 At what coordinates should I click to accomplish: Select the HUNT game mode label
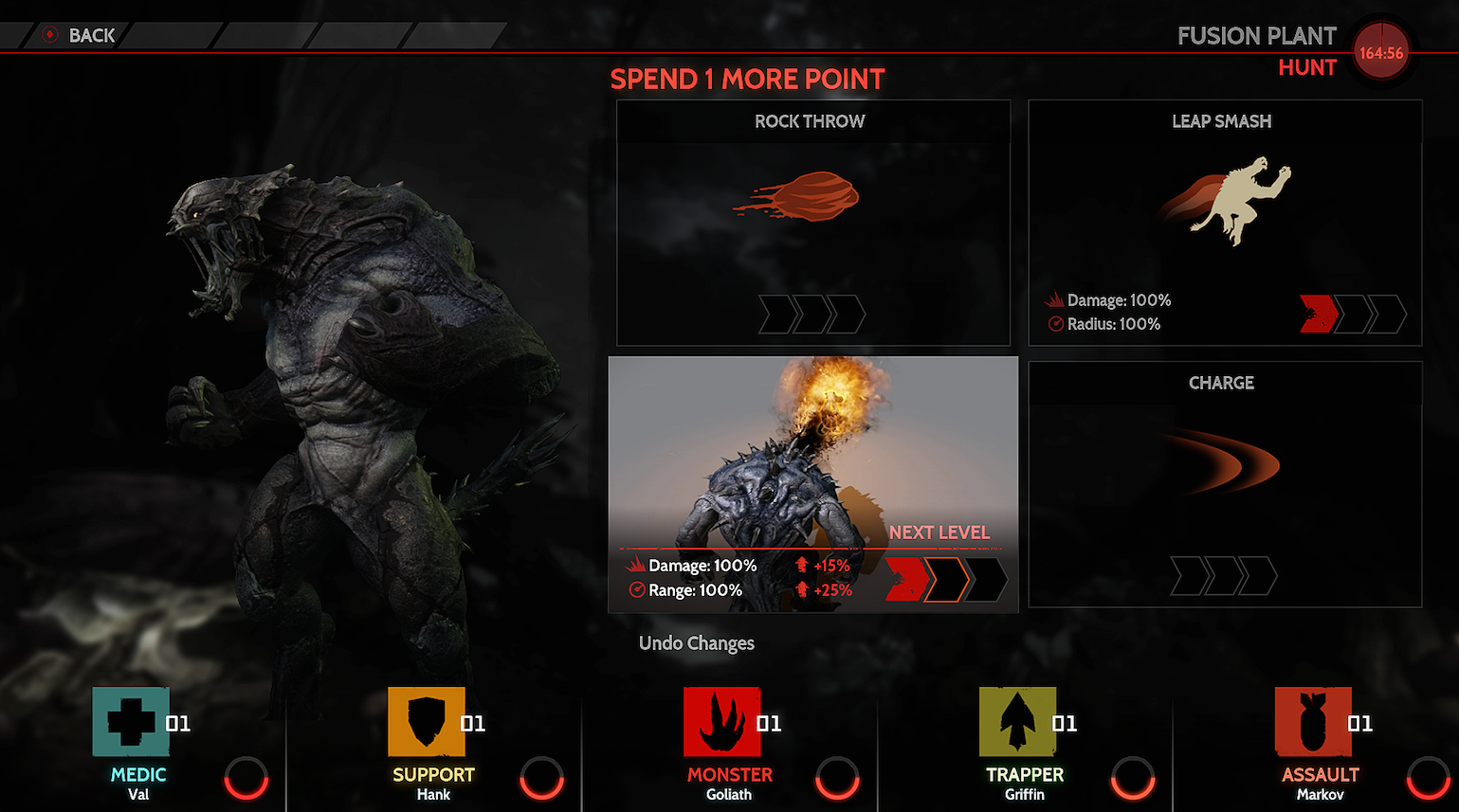[x=1307, y=66]
